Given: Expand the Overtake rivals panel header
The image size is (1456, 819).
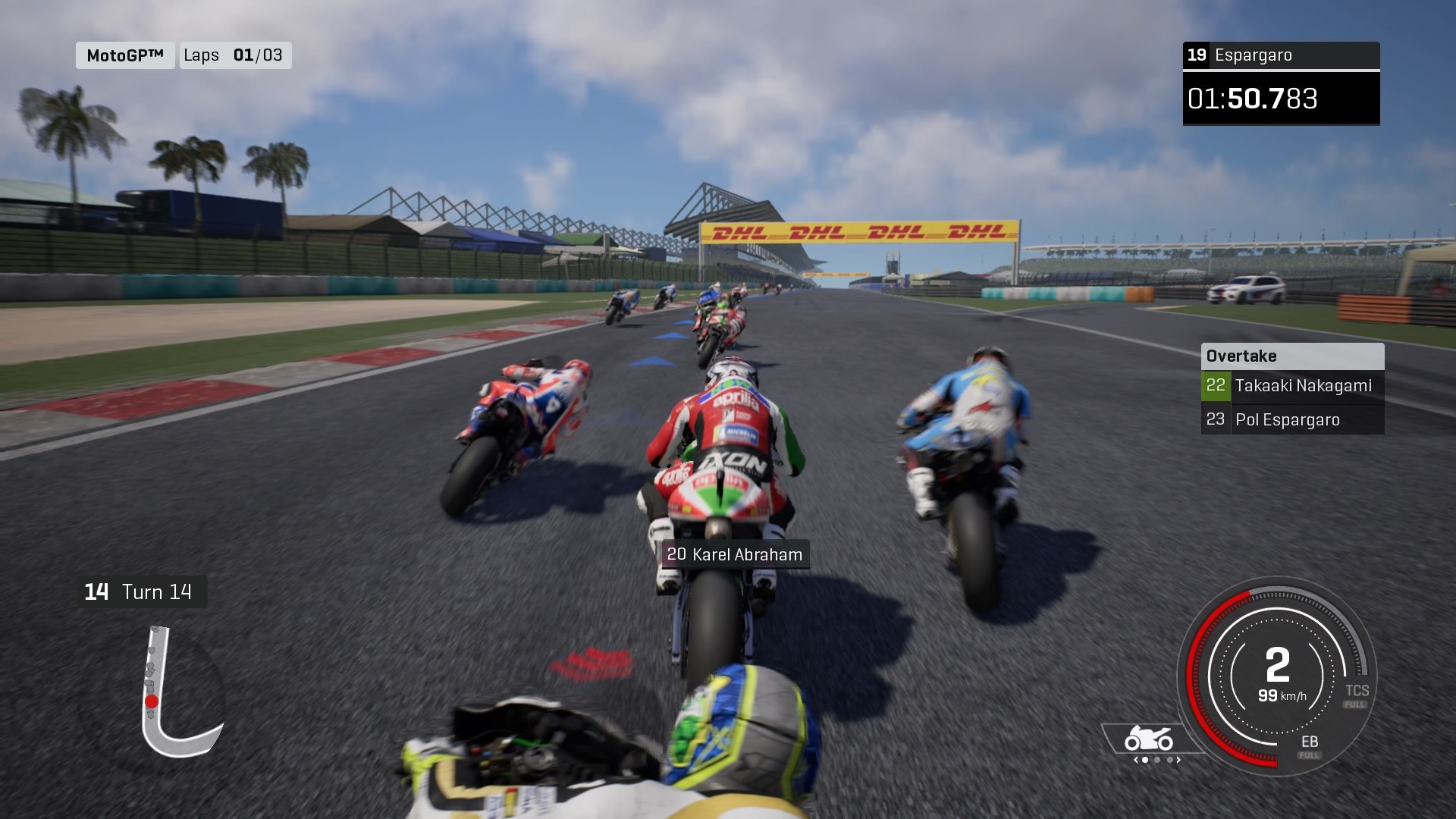Looking at the screenshot, I should click(x=1291, y=356).
